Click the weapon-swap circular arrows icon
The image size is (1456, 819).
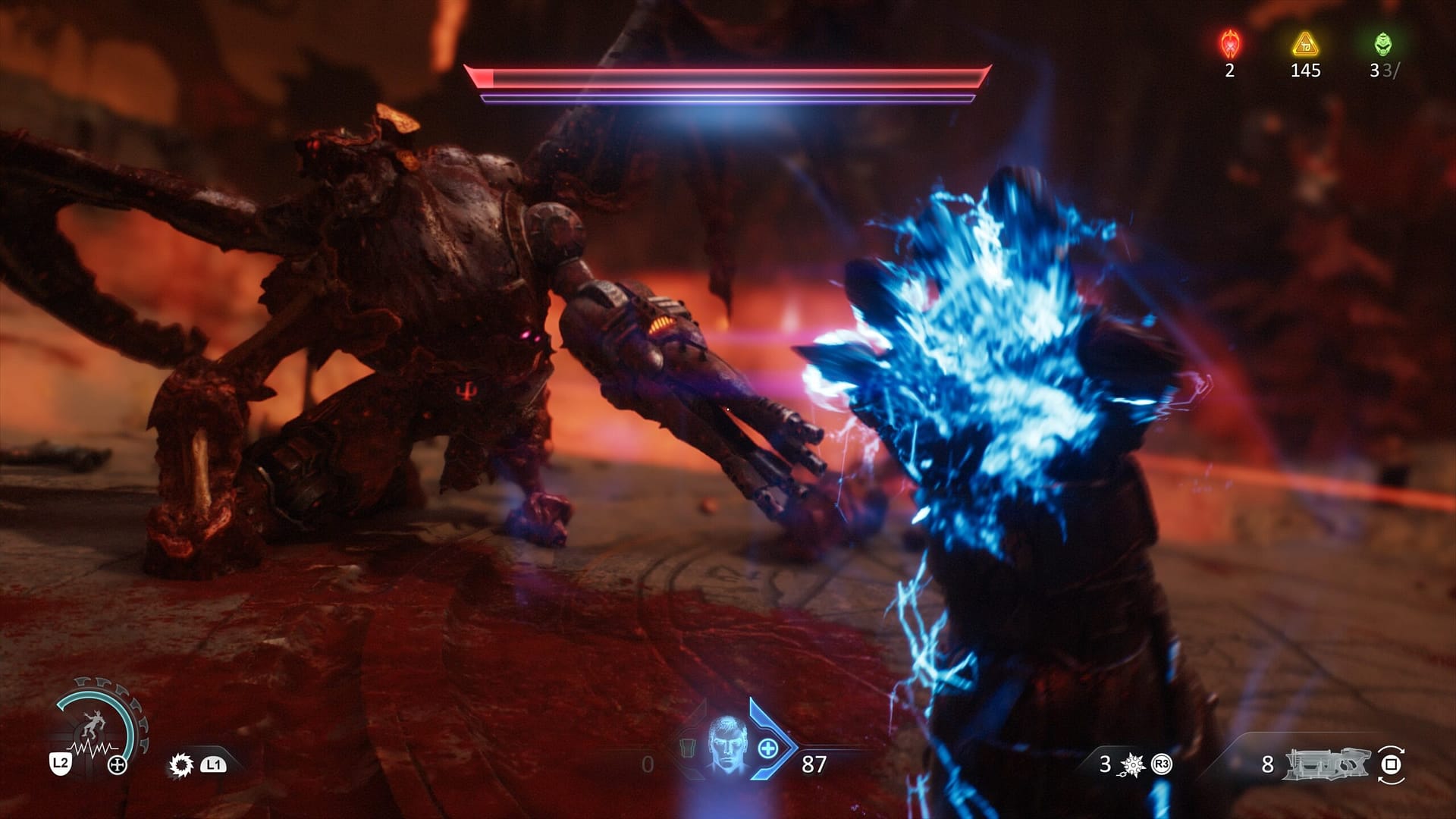(1392, 766)
